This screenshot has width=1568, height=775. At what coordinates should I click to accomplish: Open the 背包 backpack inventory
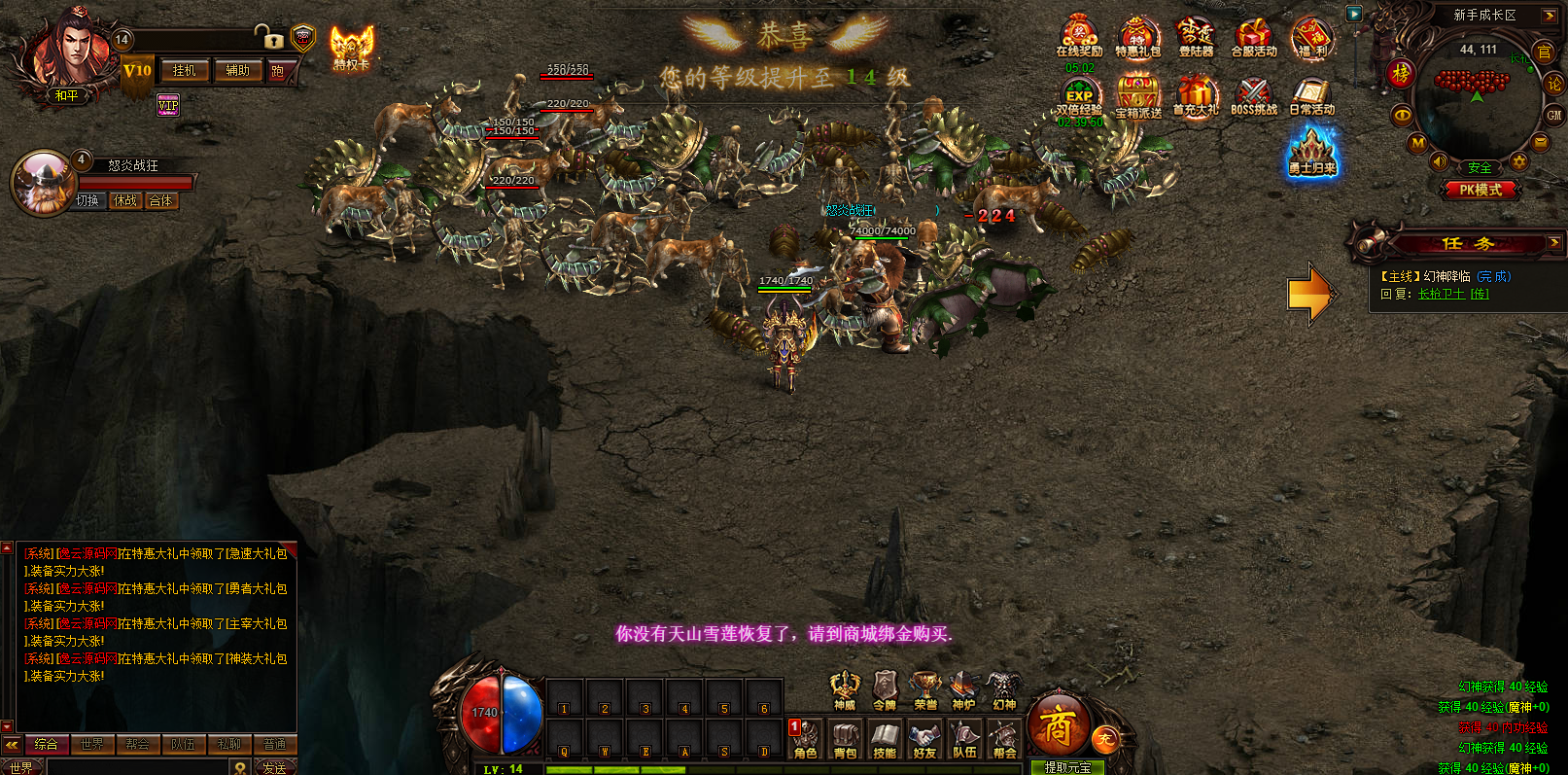[x=845, y=738]
